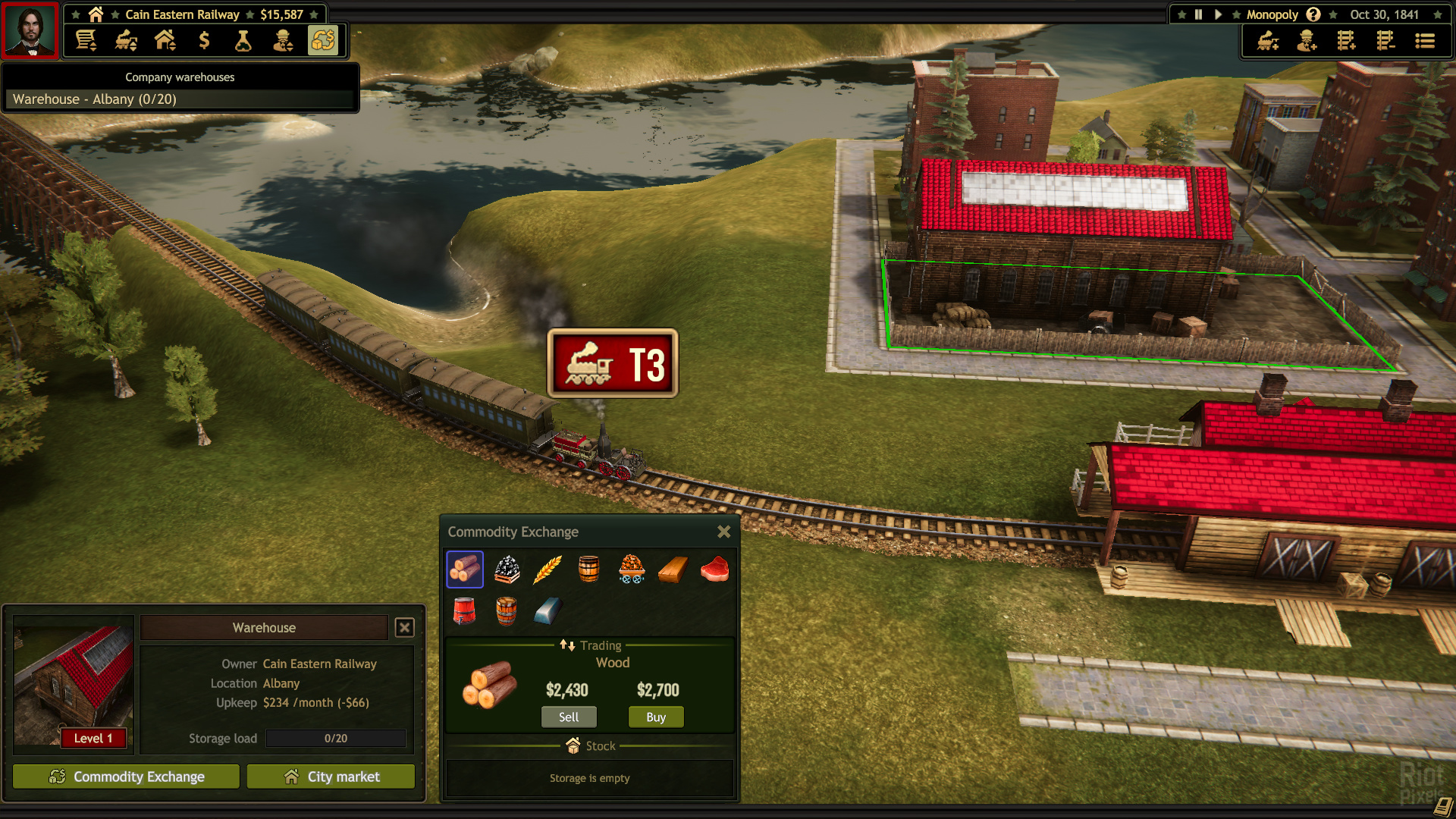Select the ore mine cart commodity

coord(631,569)
